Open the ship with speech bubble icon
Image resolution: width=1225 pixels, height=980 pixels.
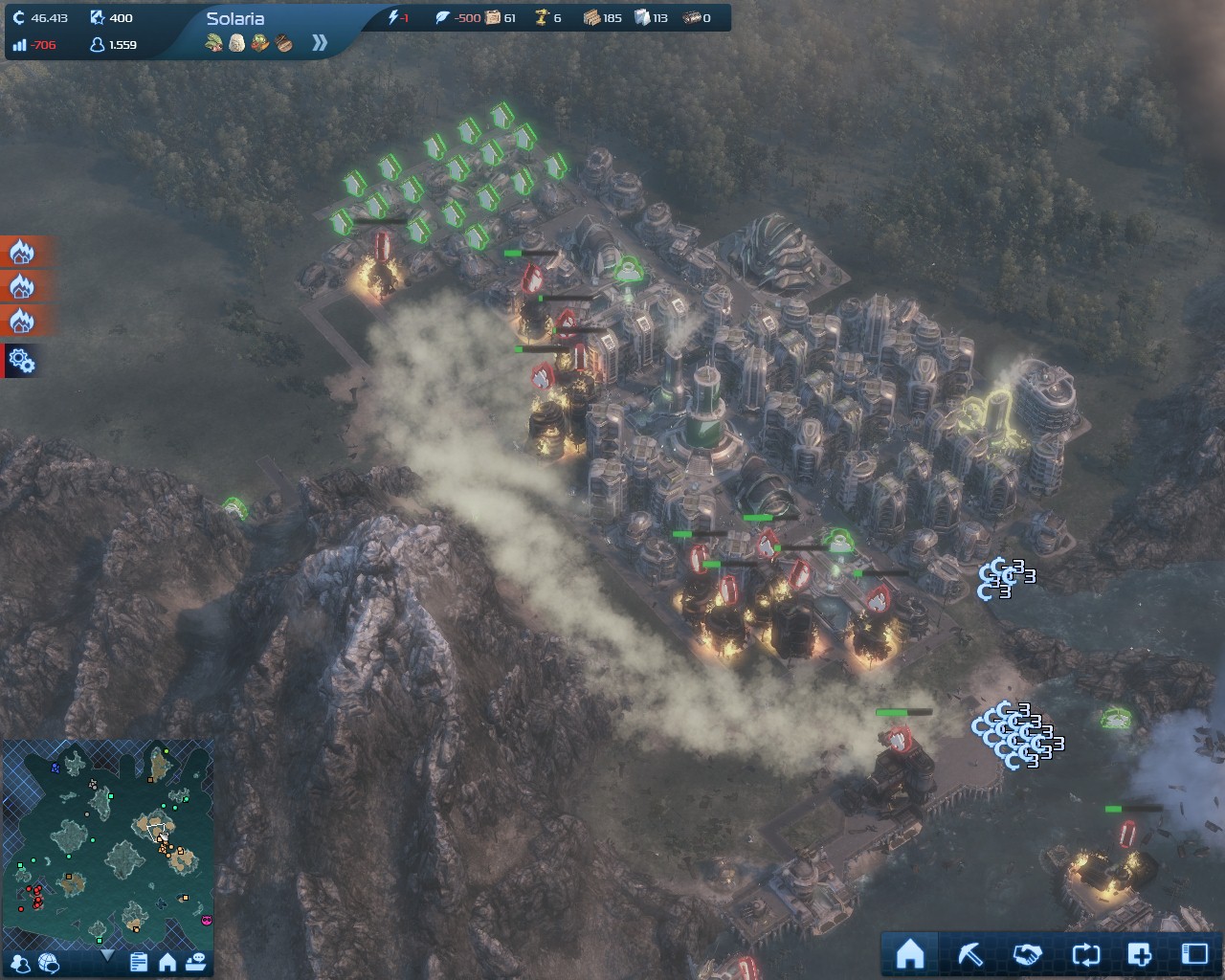[196, 962]
